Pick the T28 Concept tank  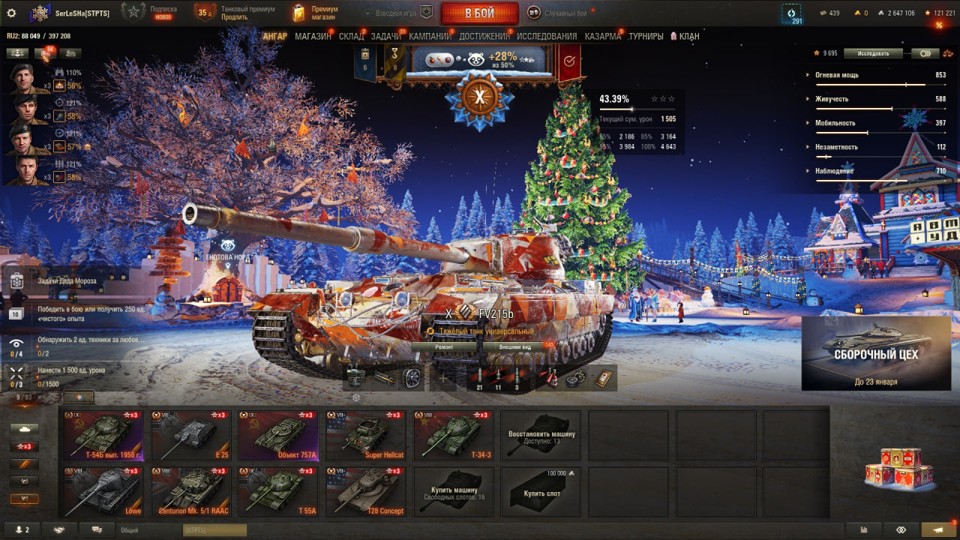click(366, 491)
